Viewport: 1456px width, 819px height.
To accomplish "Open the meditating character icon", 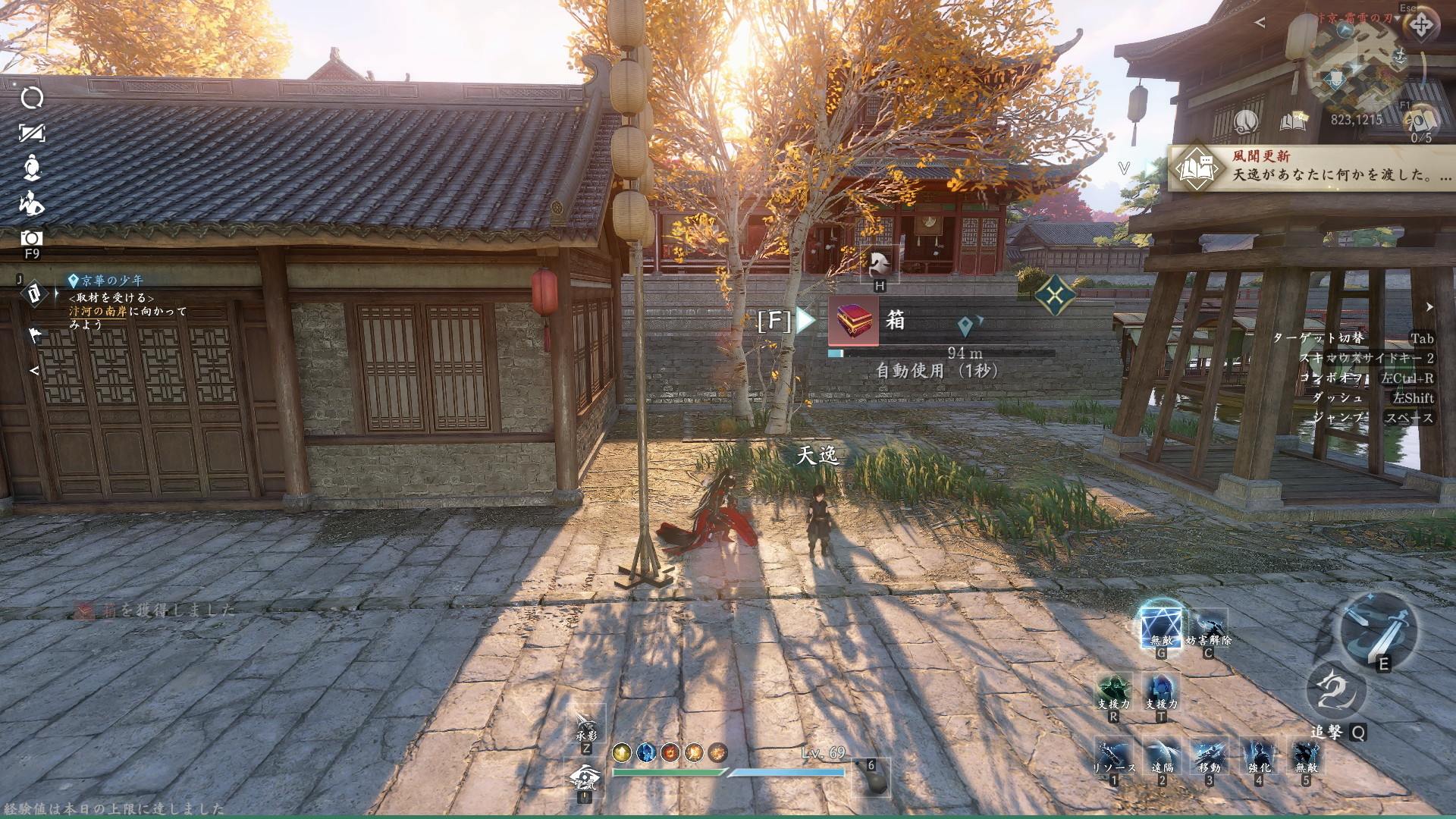I will [x=32, y=168].
